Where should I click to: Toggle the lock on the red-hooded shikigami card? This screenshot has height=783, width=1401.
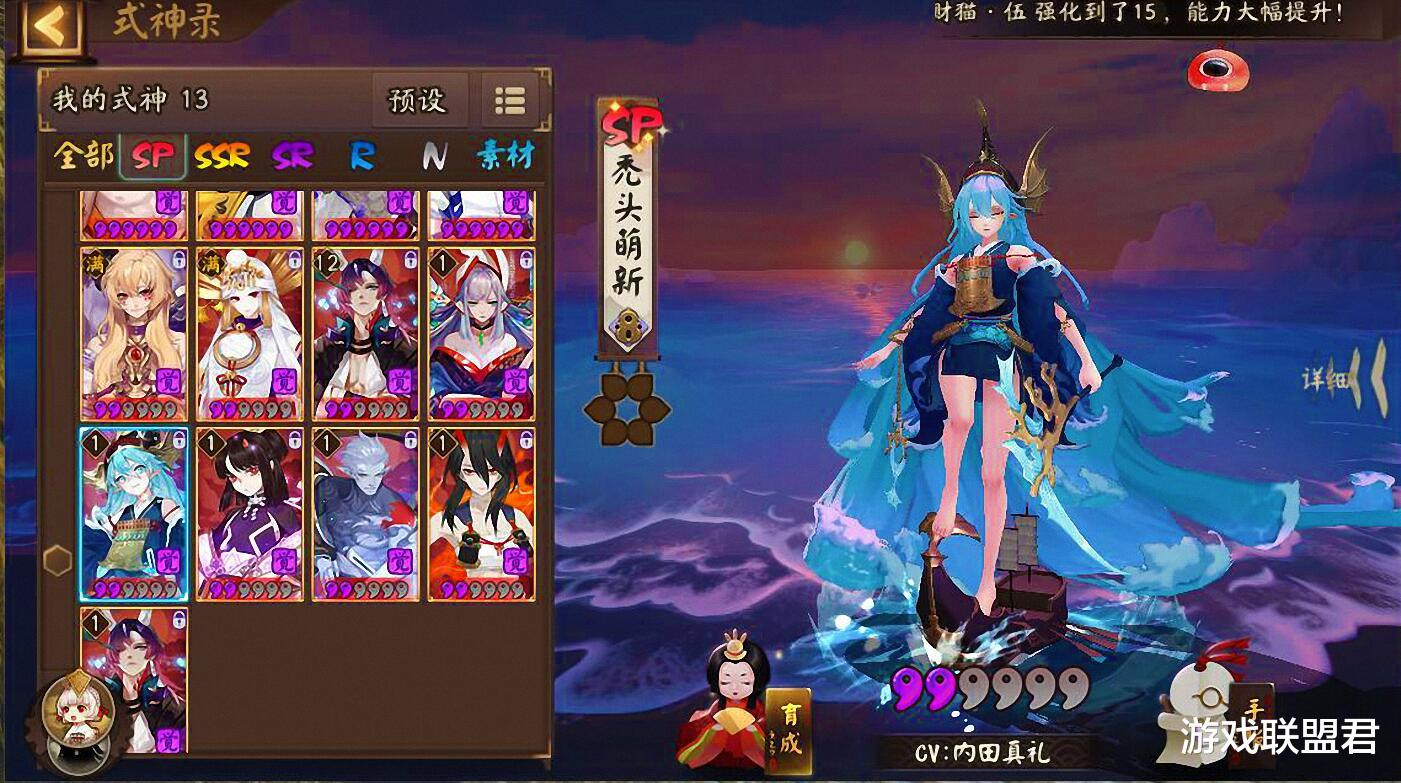[527, 259]
